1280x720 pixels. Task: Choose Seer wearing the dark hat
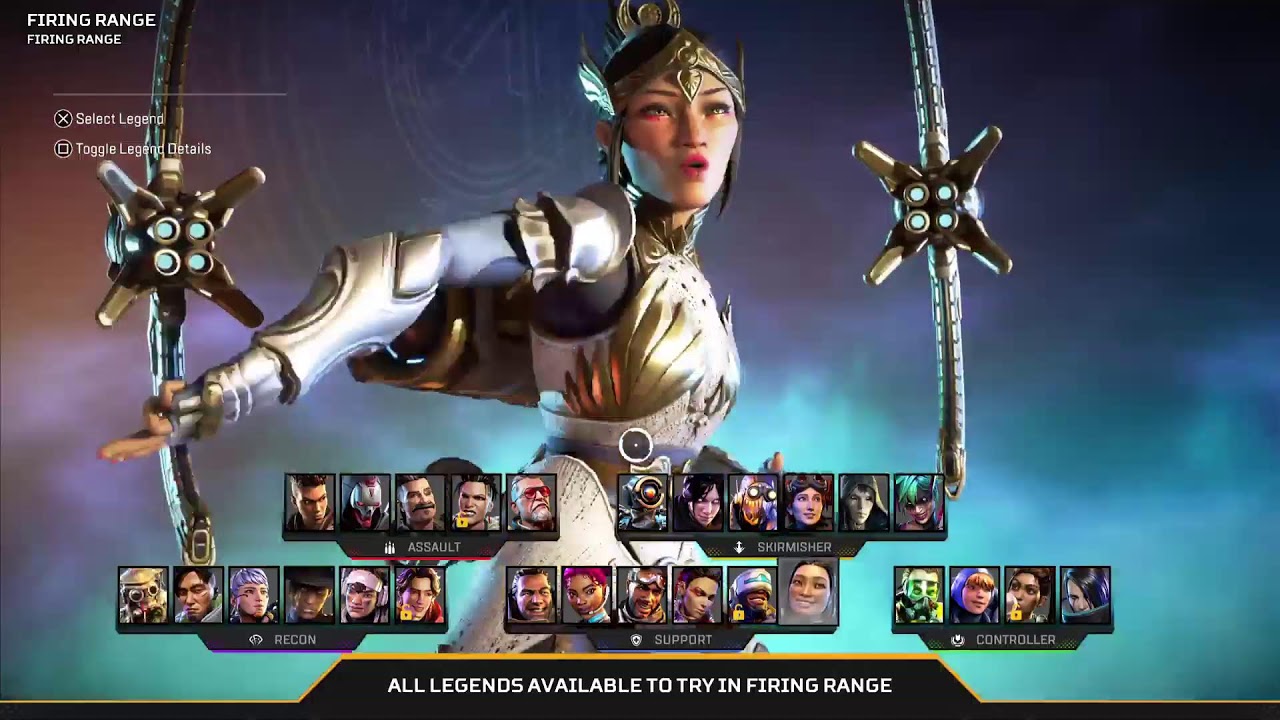coord(308,595)
